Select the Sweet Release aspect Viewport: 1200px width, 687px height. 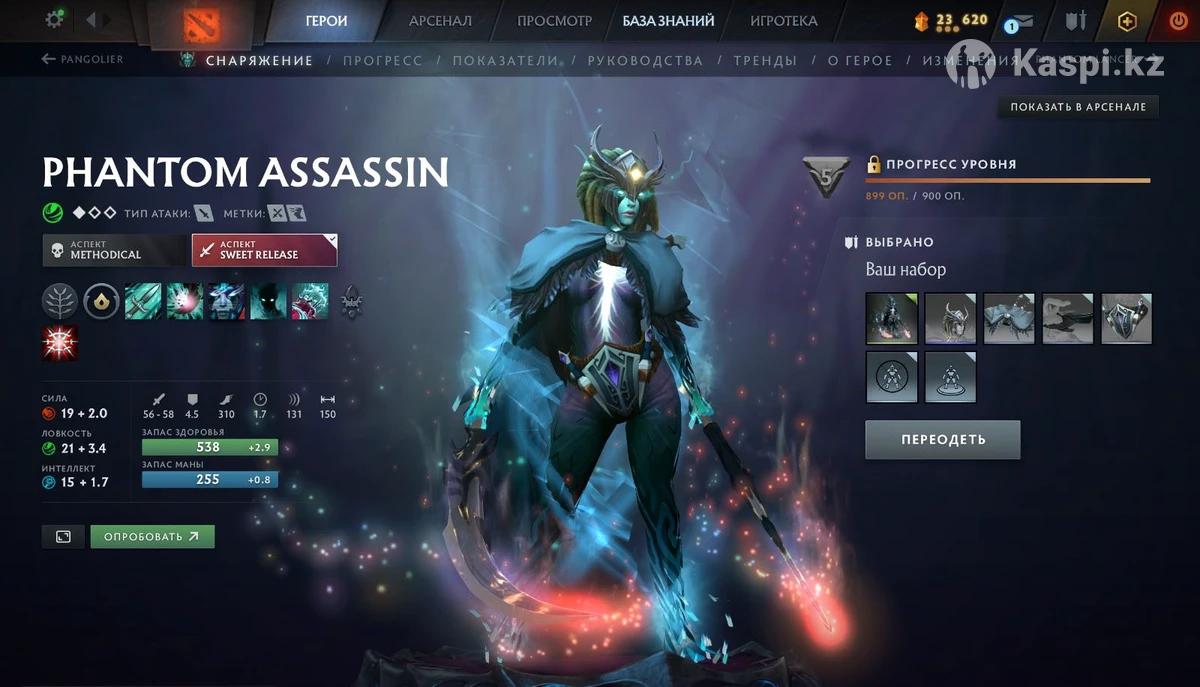point(264,250)
